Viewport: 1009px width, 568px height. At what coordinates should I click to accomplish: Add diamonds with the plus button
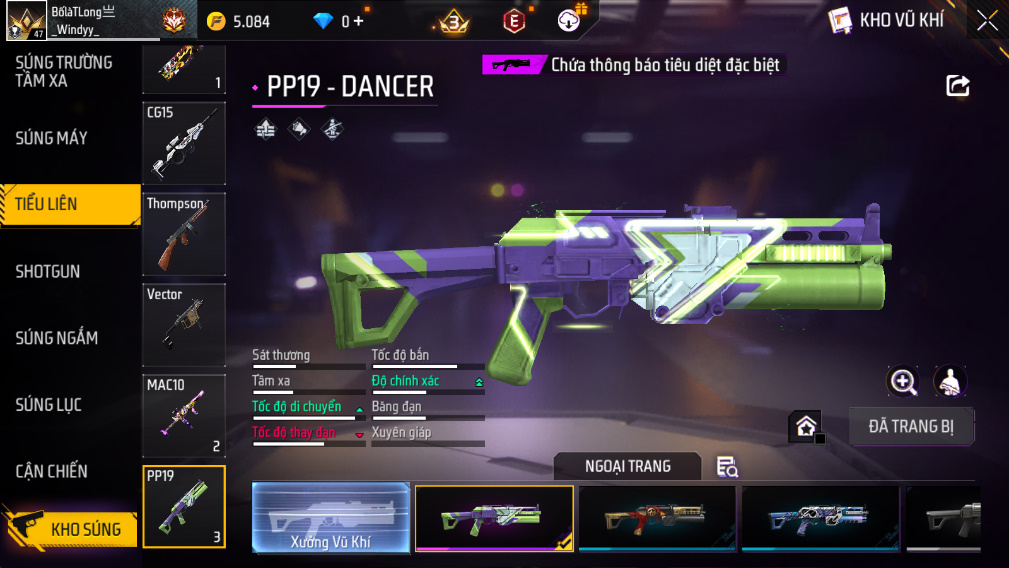click(359, 21)
